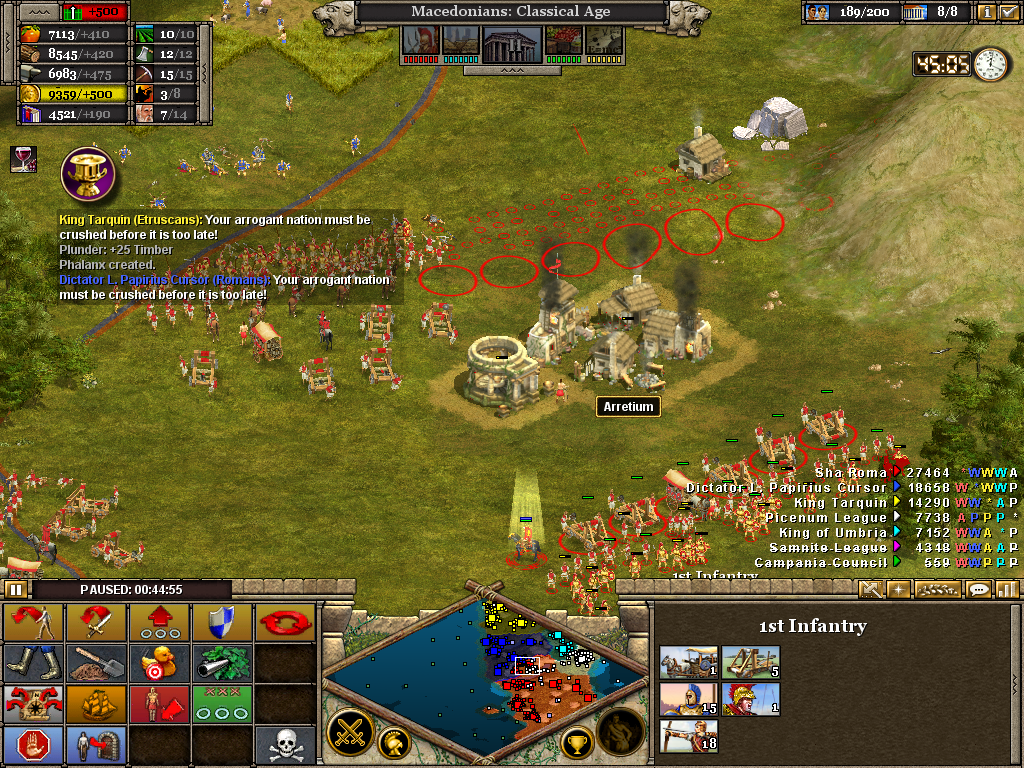Image resolution: width=1024 pixels, height=768 pixels.
Task: Choose the golden sailing ship command
Action: point(96,704)
